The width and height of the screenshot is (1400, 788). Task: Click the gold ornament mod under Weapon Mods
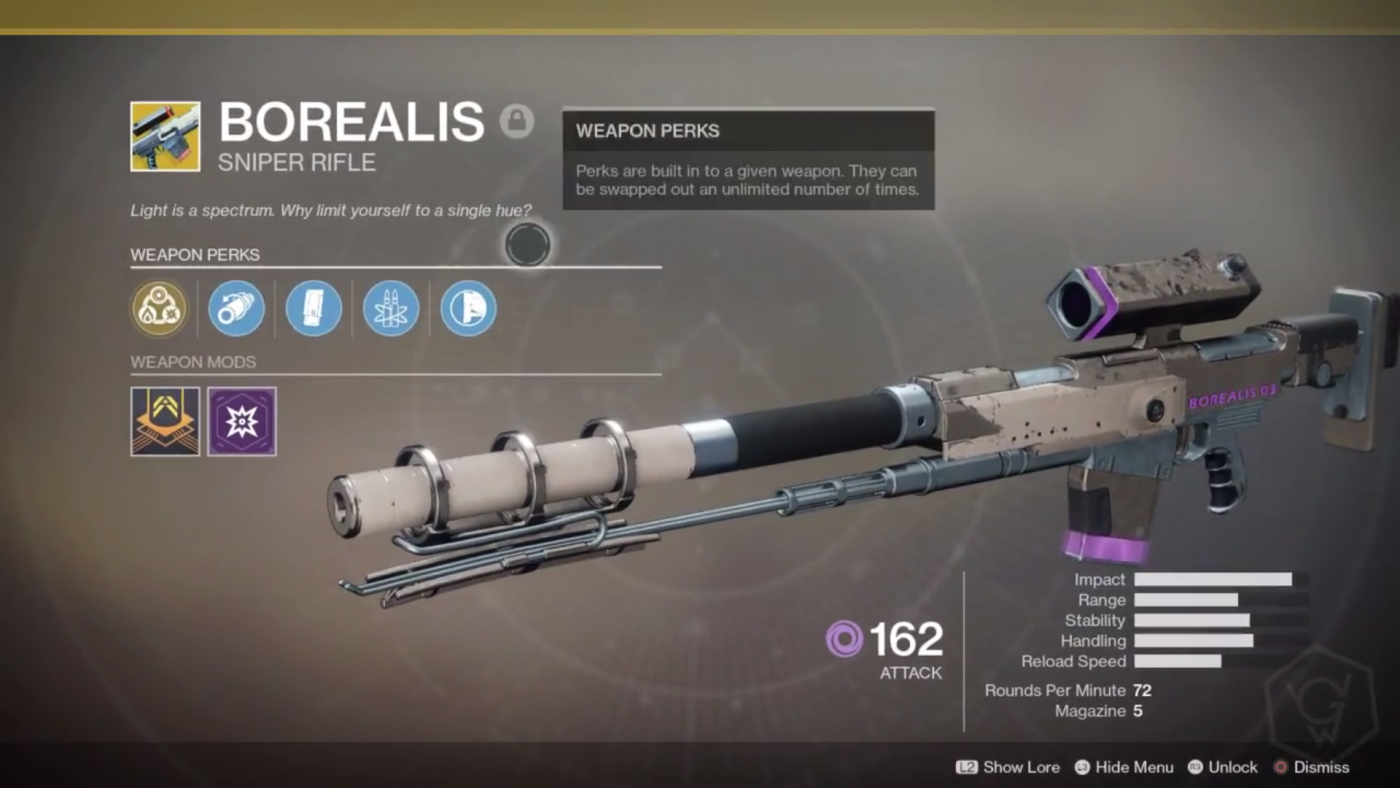click(x=164, y=421)
